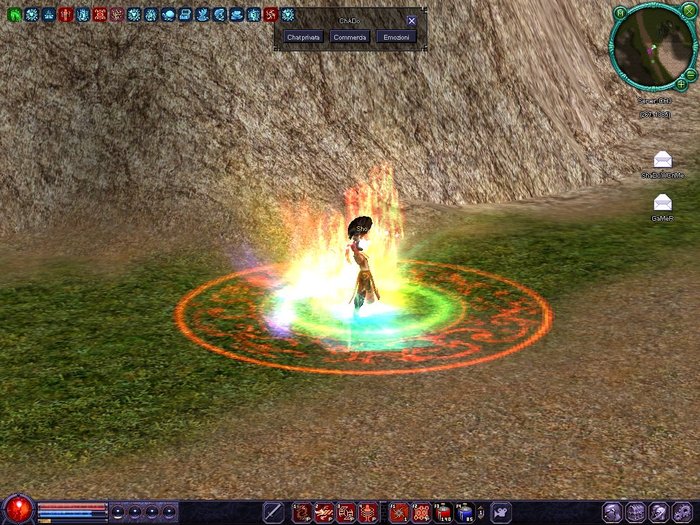The width and height of the screenshot is (700, 525).
Task: Zoom in the minimap with plus button
Action: (681, 85)
